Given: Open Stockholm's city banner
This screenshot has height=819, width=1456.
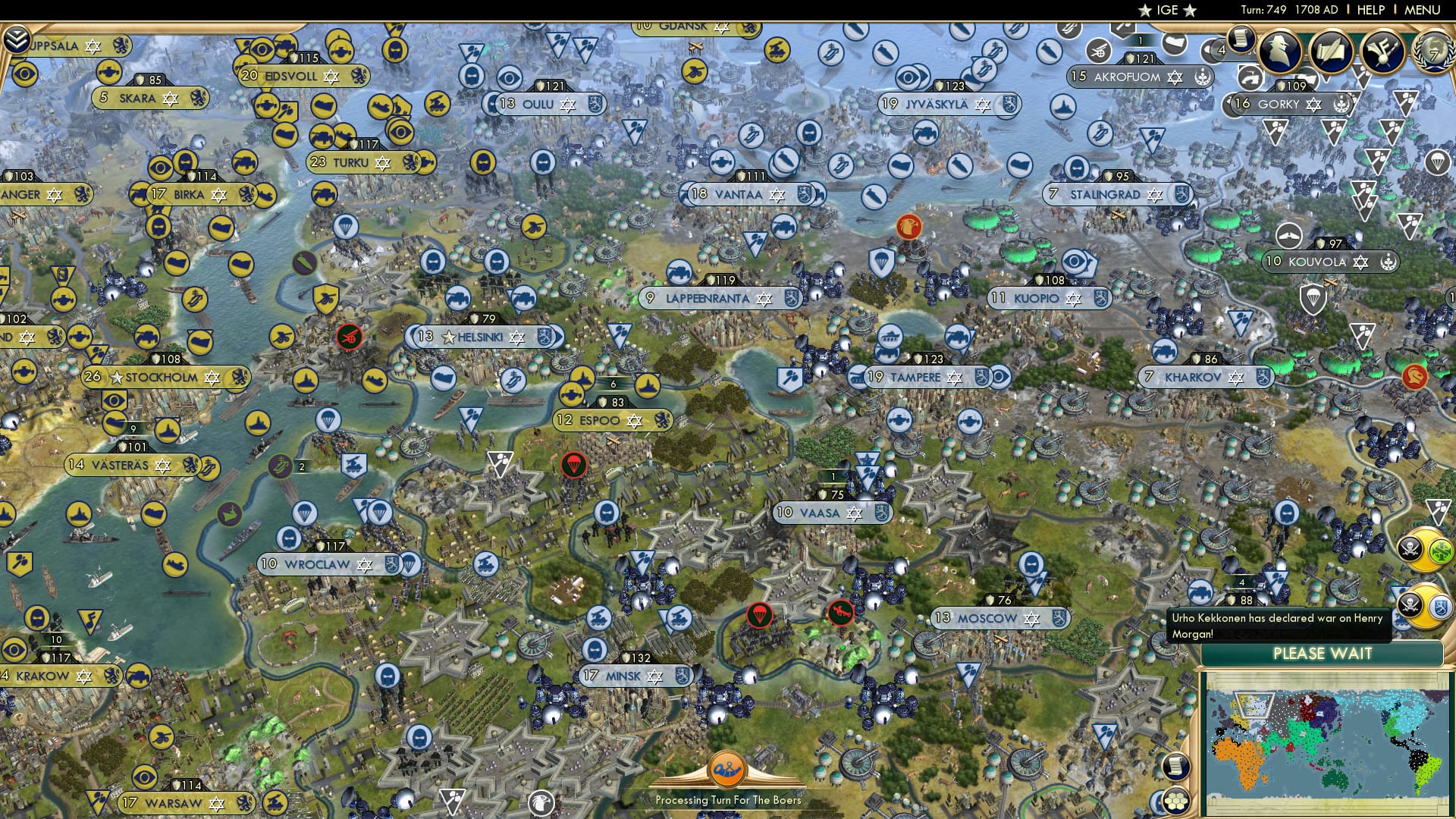Looking at the screenshot, I should coord(163,377).
